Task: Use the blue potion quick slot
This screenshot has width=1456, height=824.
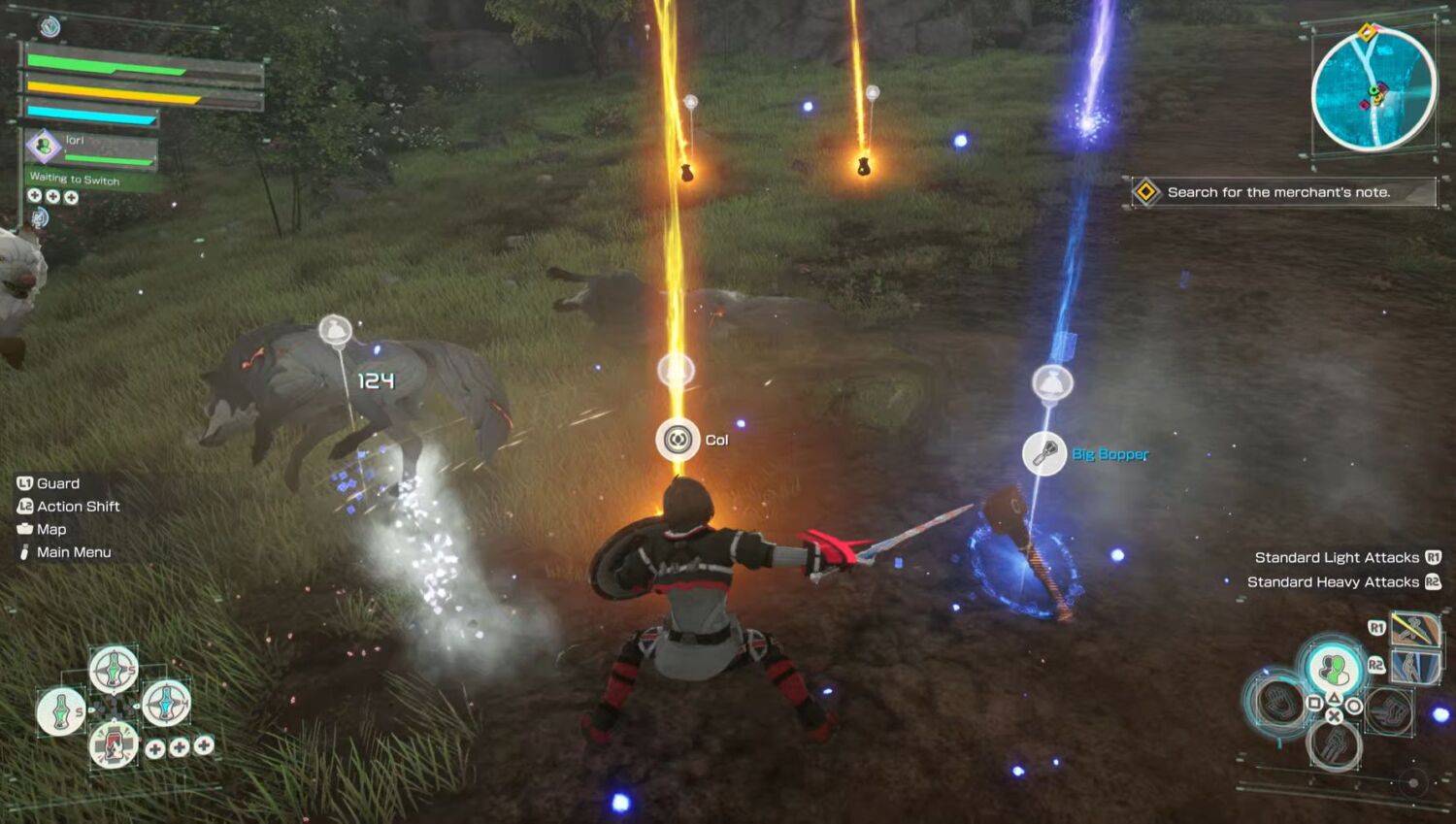Action: pyautogui.click(x=166, y=702)
